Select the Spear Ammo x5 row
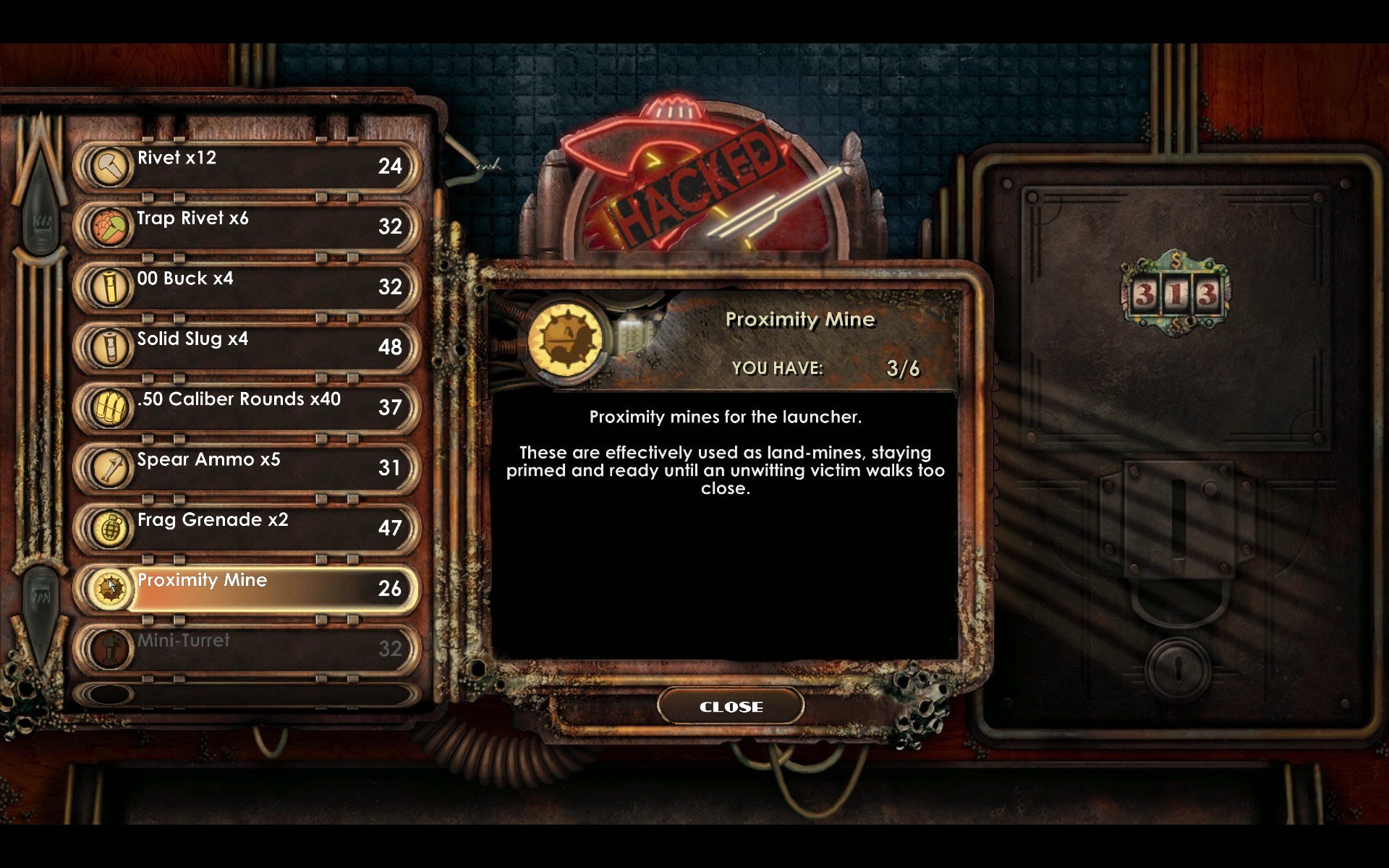This screenshot has height=868, width=1389. [246, 467]
